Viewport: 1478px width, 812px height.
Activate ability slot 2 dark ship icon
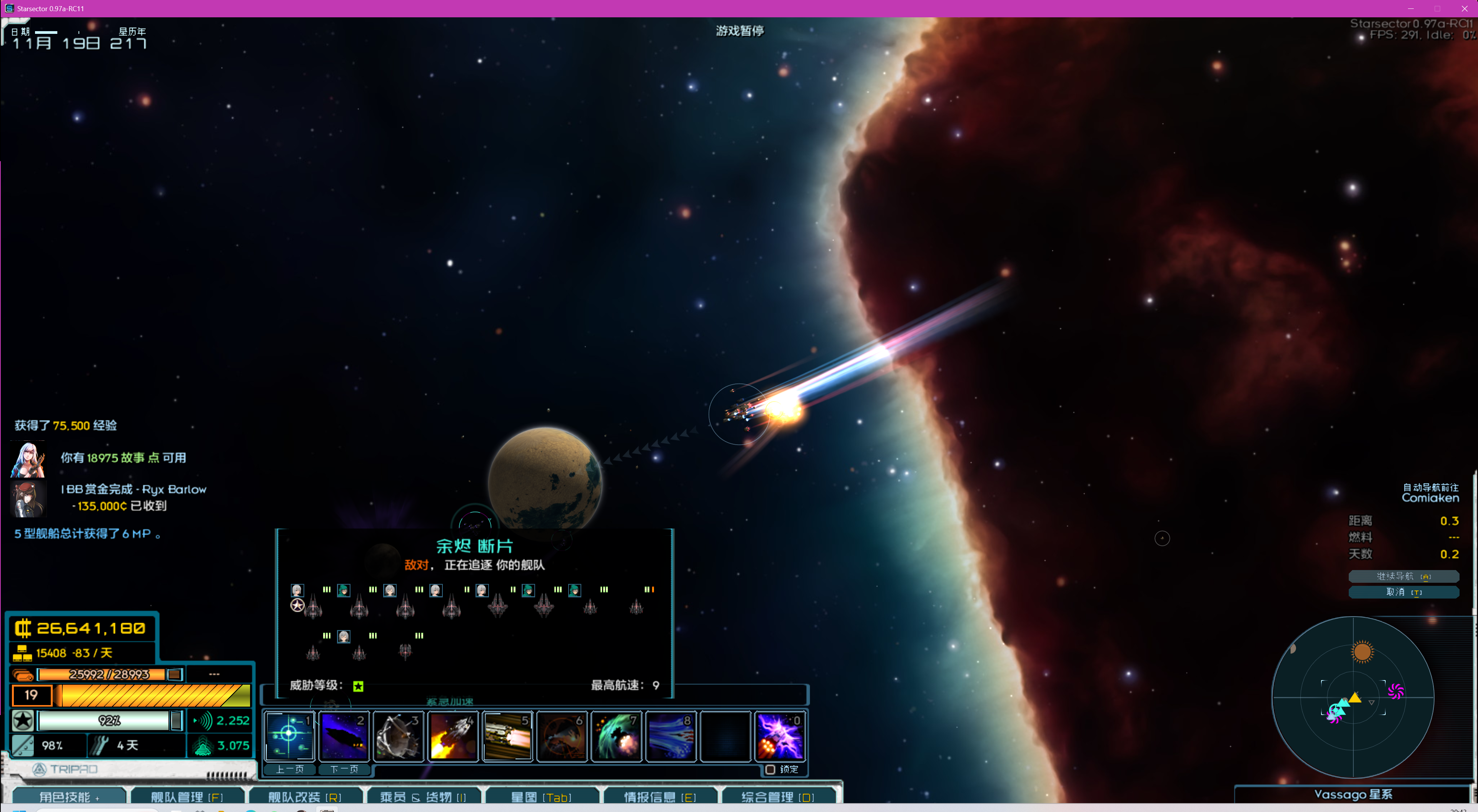point(344,736)
